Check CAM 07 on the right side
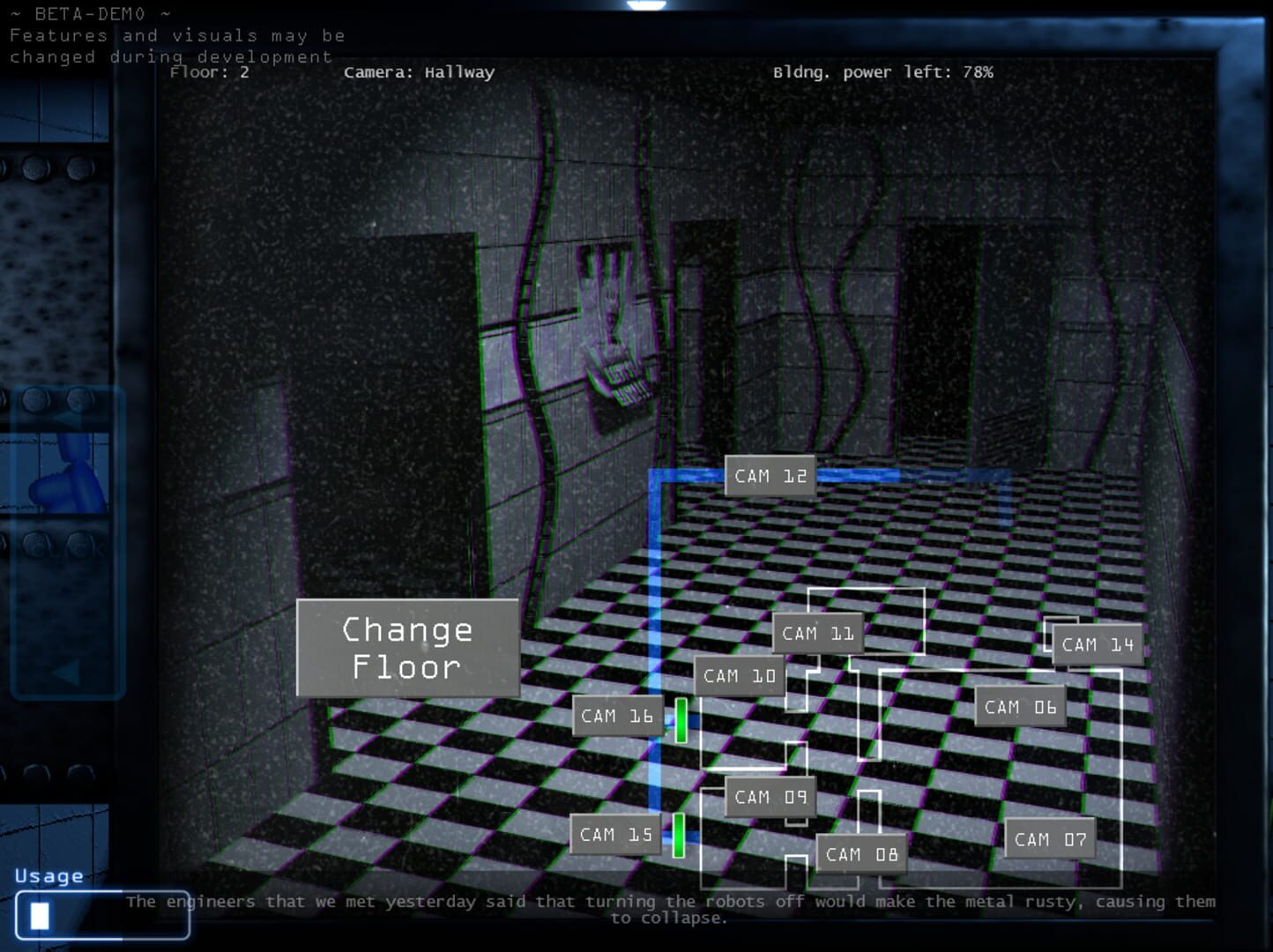 pos(1049,839)
